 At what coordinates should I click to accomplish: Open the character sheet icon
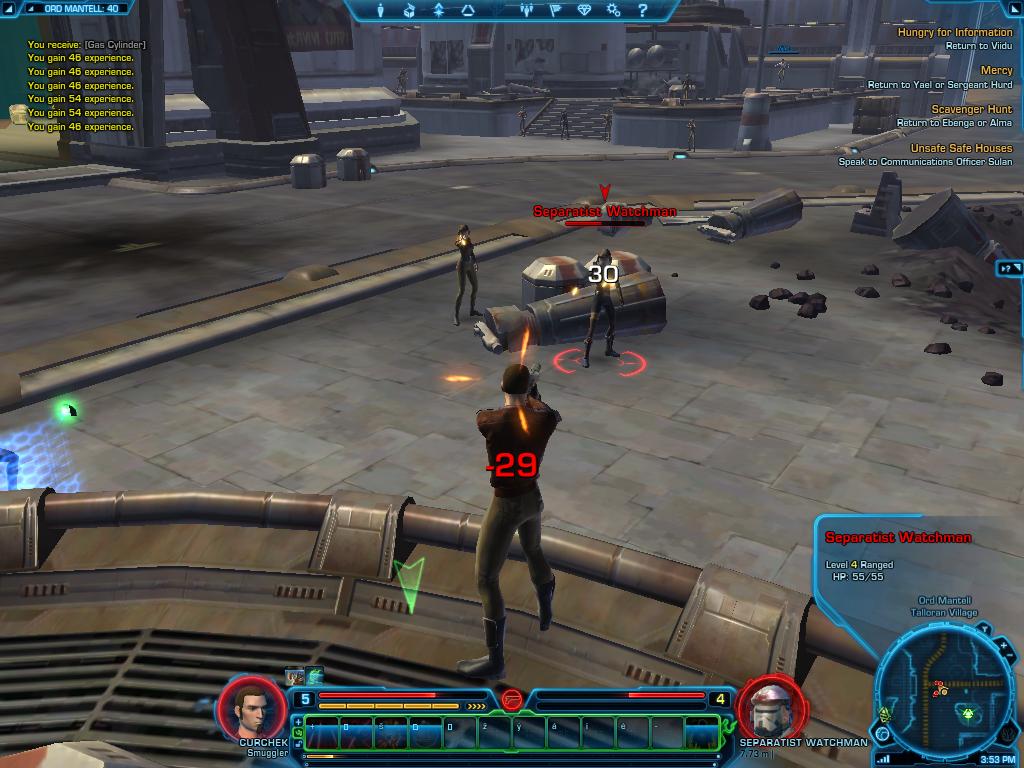pos(380,10)
